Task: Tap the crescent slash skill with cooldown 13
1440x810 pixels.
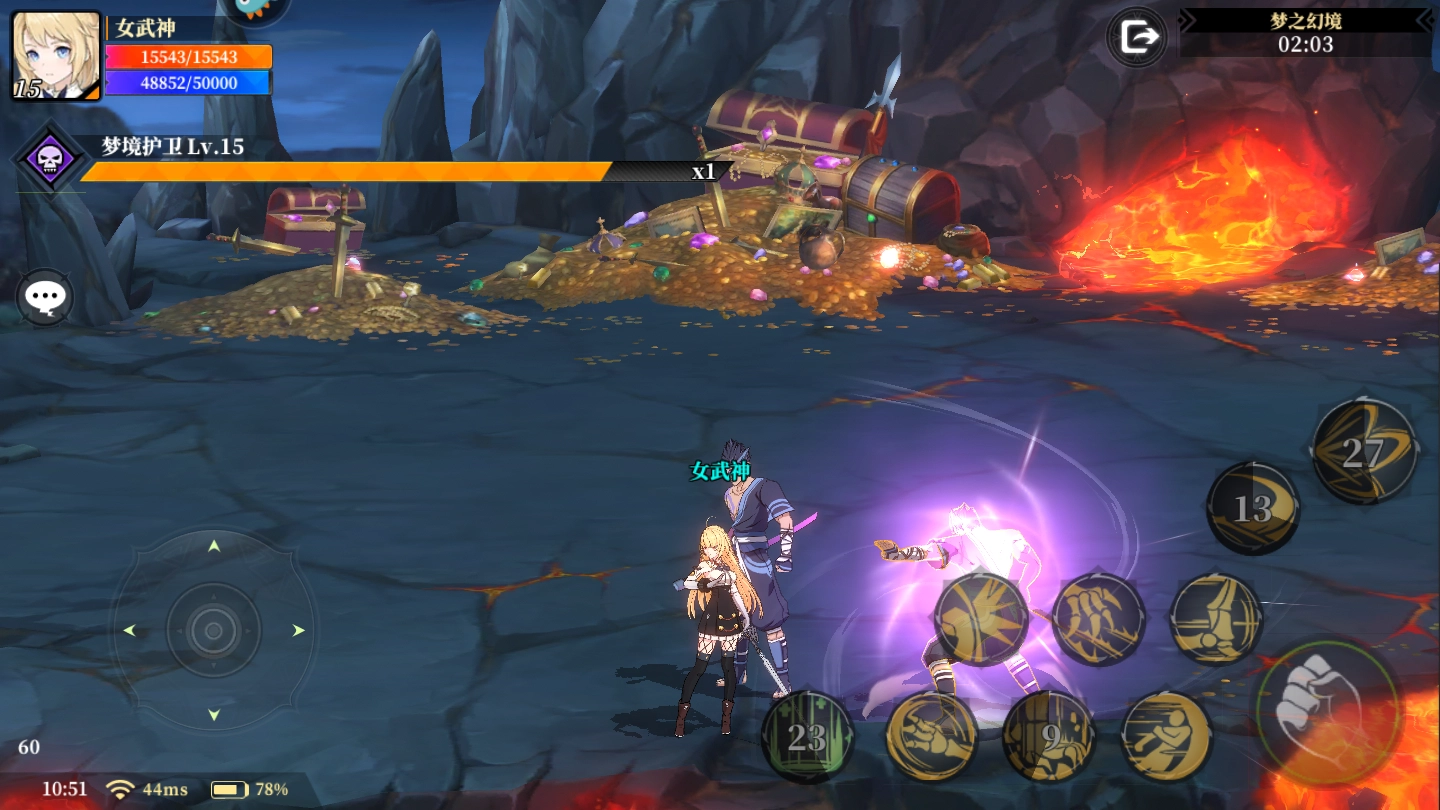Action: point(1253,508)
